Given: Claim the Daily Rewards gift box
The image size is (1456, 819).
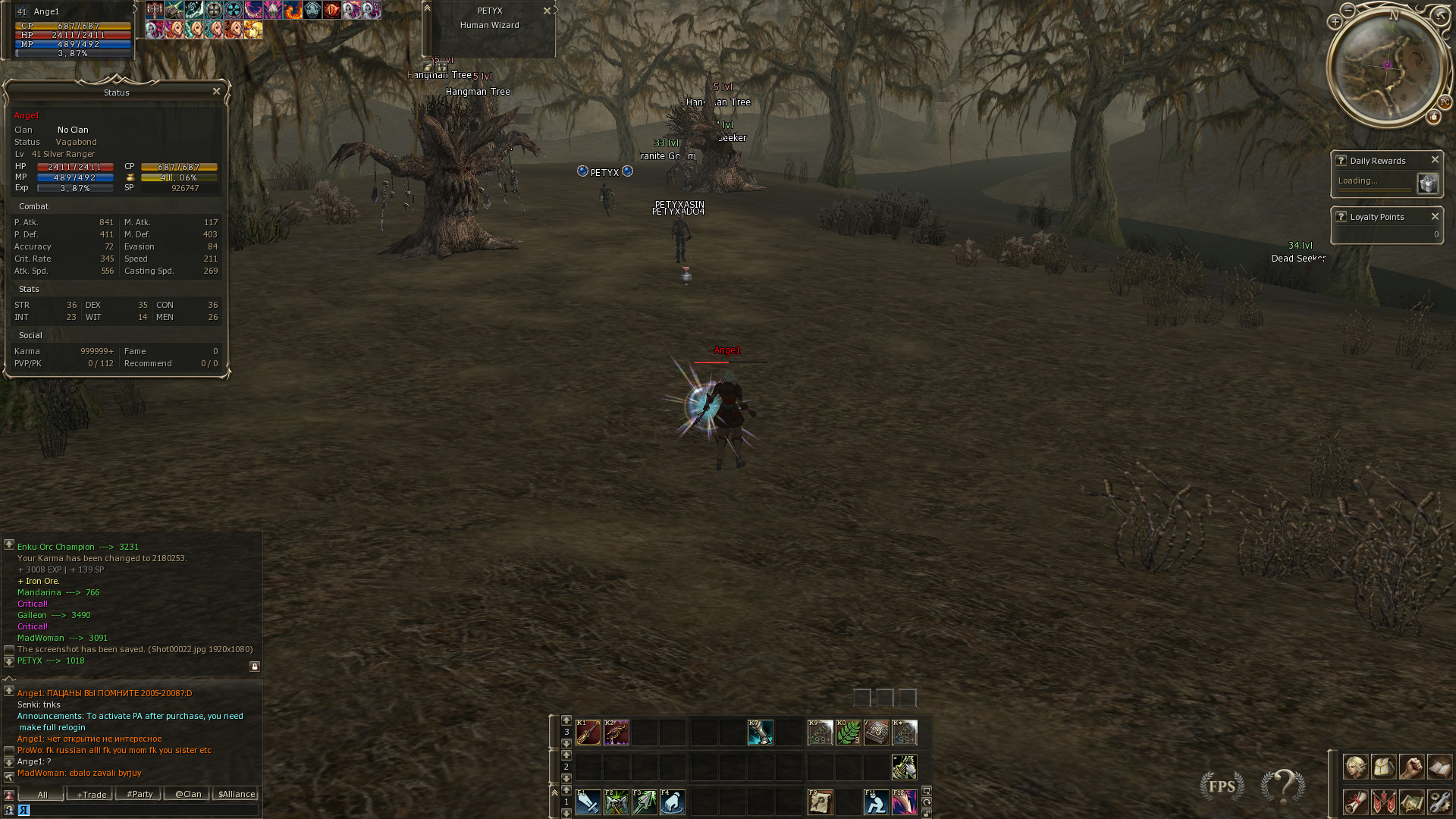Looking at the screenshot, I should point(1427,183).
